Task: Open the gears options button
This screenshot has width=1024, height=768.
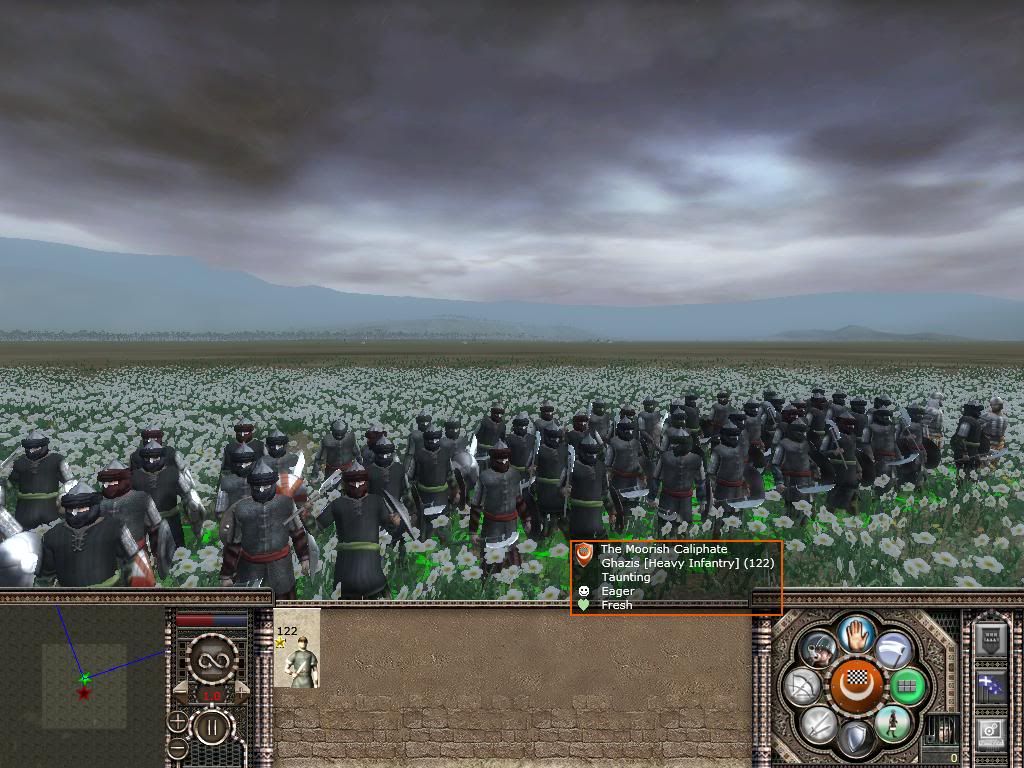Action: (990, 731)
